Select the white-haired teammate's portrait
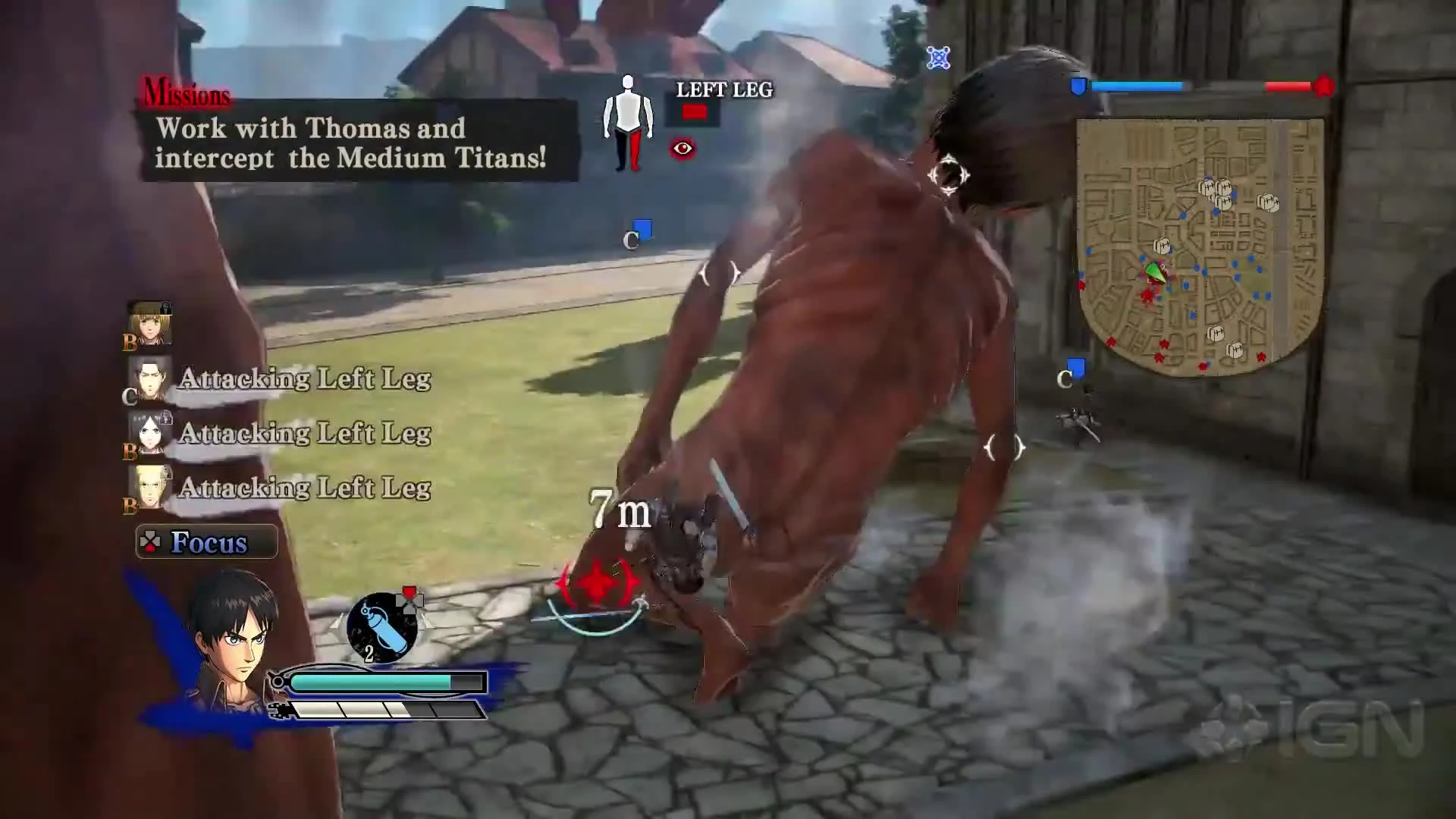The image size is (1456, 819). pos(149,432)
